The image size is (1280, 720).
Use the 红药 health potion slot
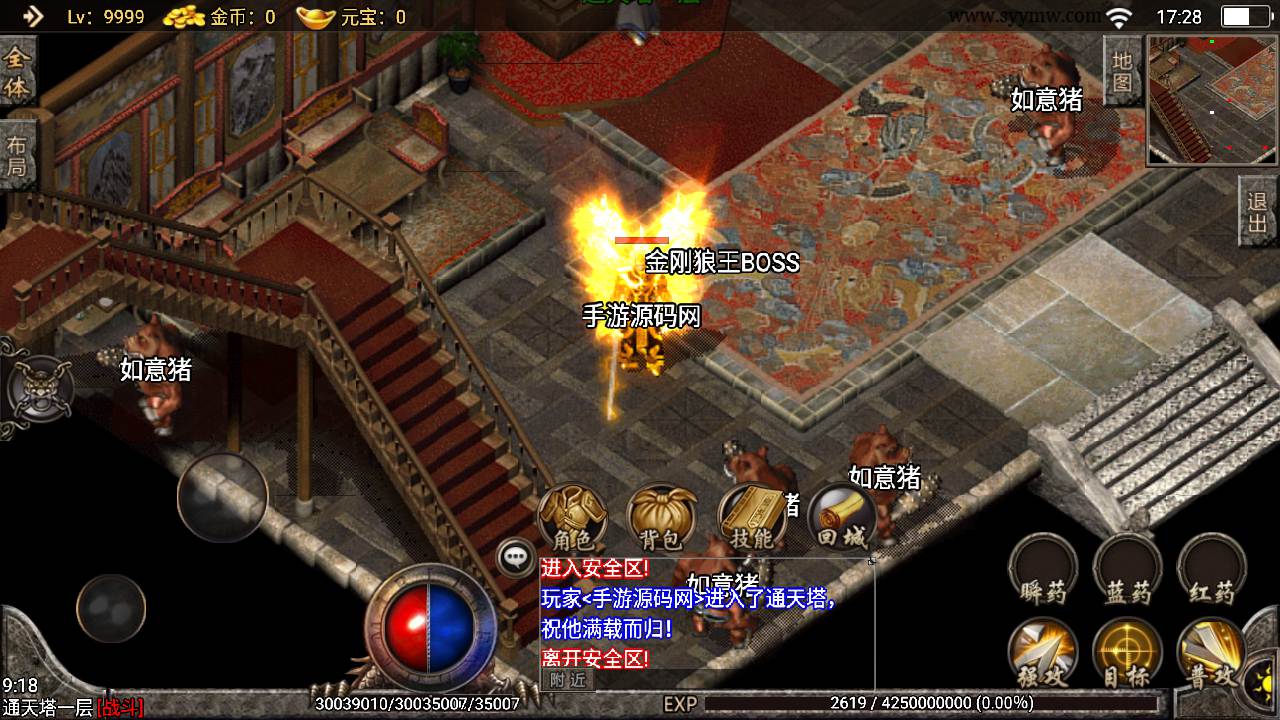tap(1212, 571)
